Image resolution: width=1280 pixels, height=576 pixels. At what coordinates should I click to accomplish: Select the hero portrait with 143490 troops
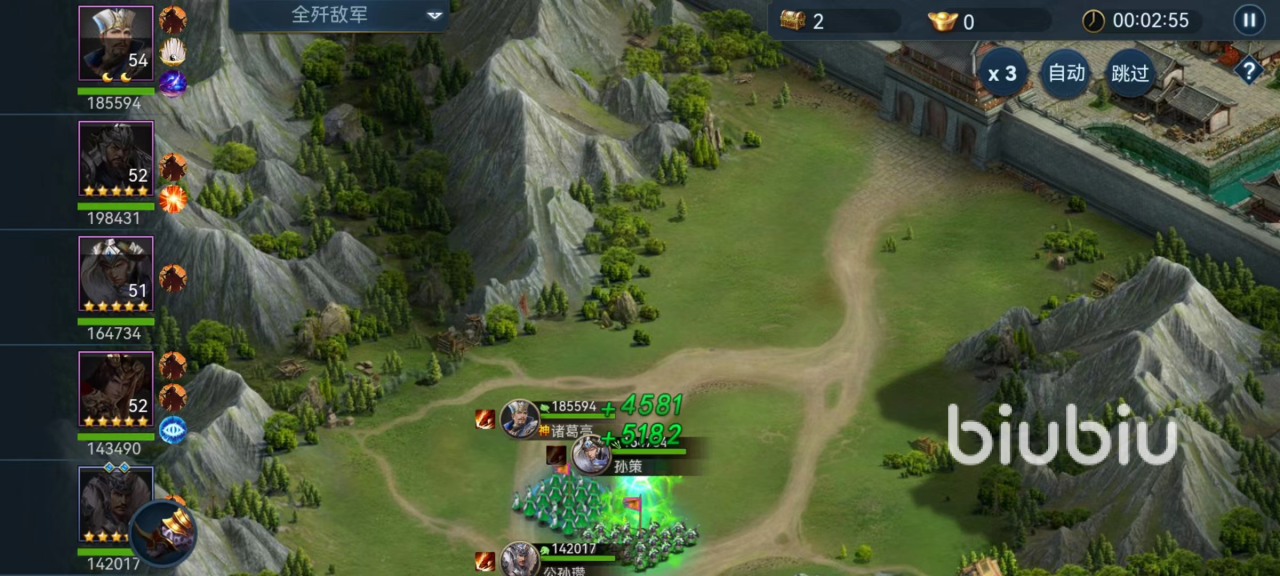pos(116,389)
